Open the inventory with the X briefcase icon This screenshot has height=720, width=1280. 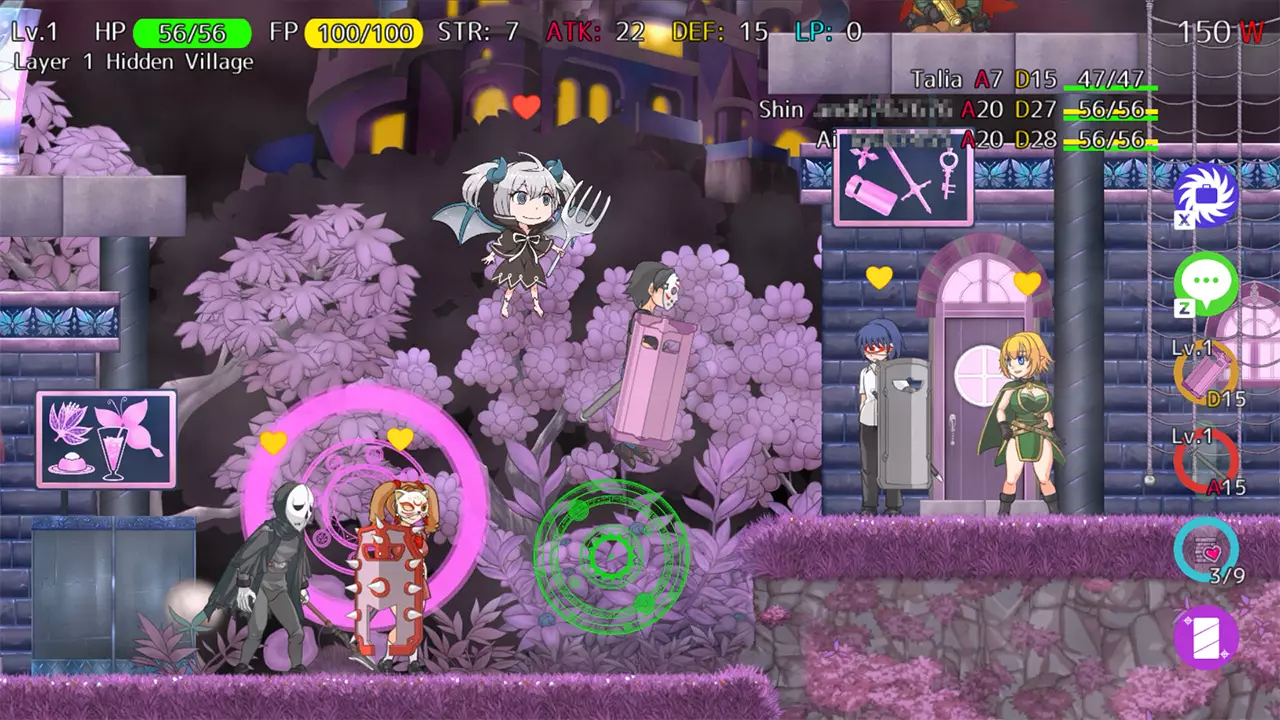tap(1205, 196)
